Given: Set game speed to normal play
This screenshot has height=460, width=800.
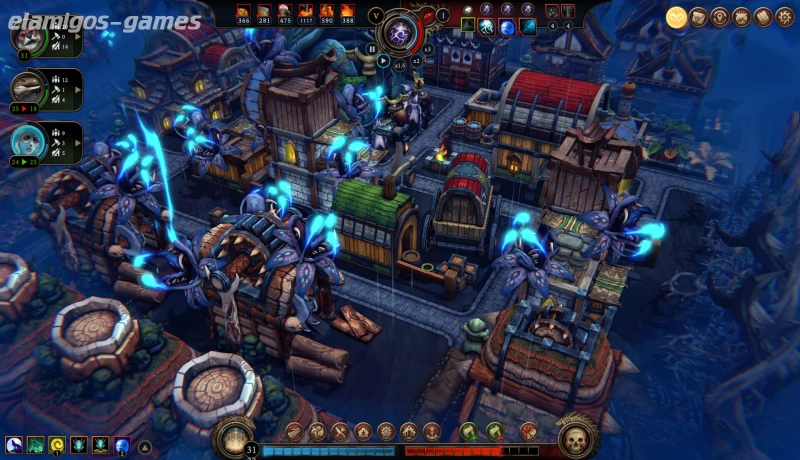Looking at the screenshot, I should (383, 60).
